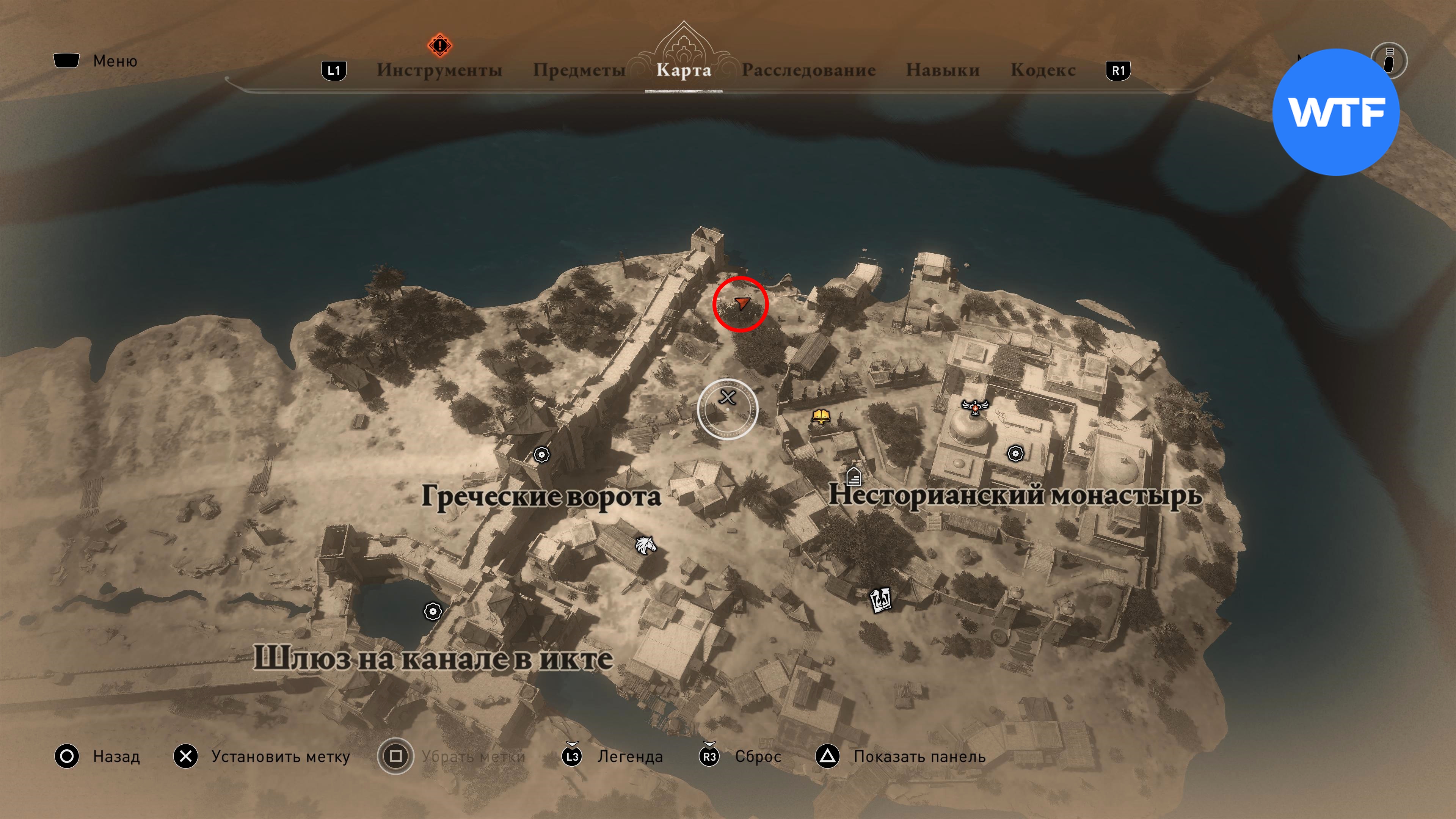
Task: Select the Карта tab
Action: click(683, 70)
